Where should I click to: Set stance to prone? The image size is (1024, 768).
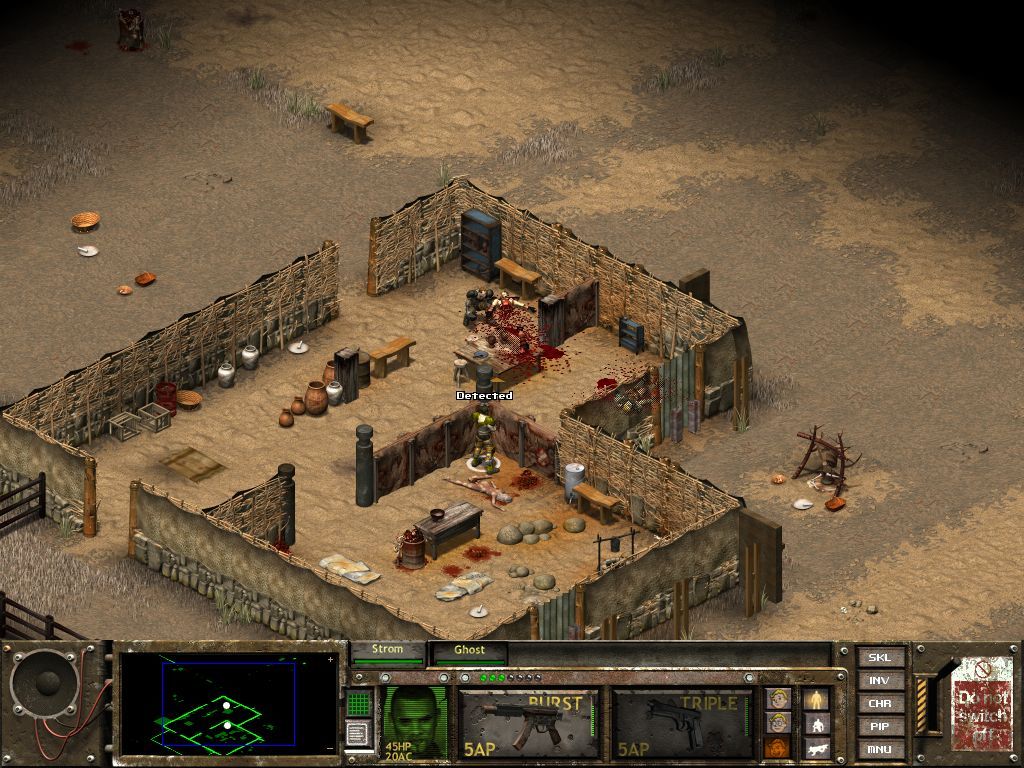click(816, 747)
